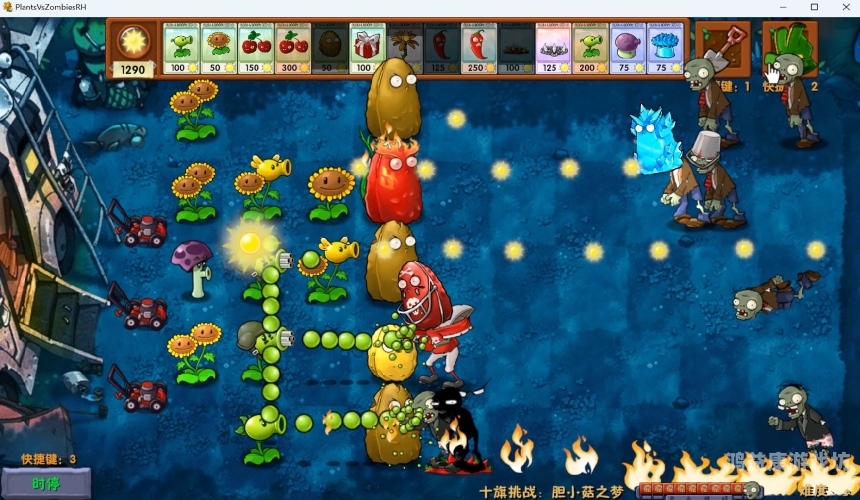The height and width of the screenshot is (500, 860).
Task: Minimize the PlantsVsZombiesRH window
Action: click(x=782, y=7)
